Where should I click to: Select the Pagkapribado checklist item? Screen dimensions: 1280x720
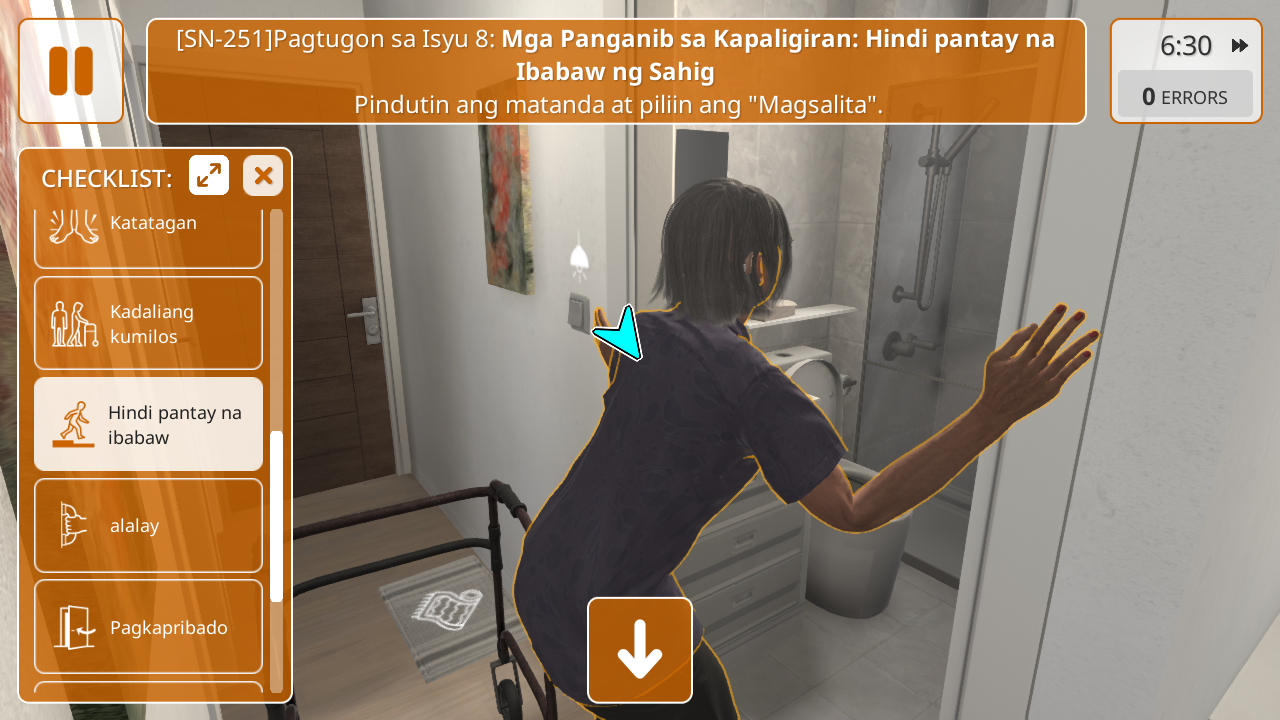pyautogui.click(x=148, y=627)
